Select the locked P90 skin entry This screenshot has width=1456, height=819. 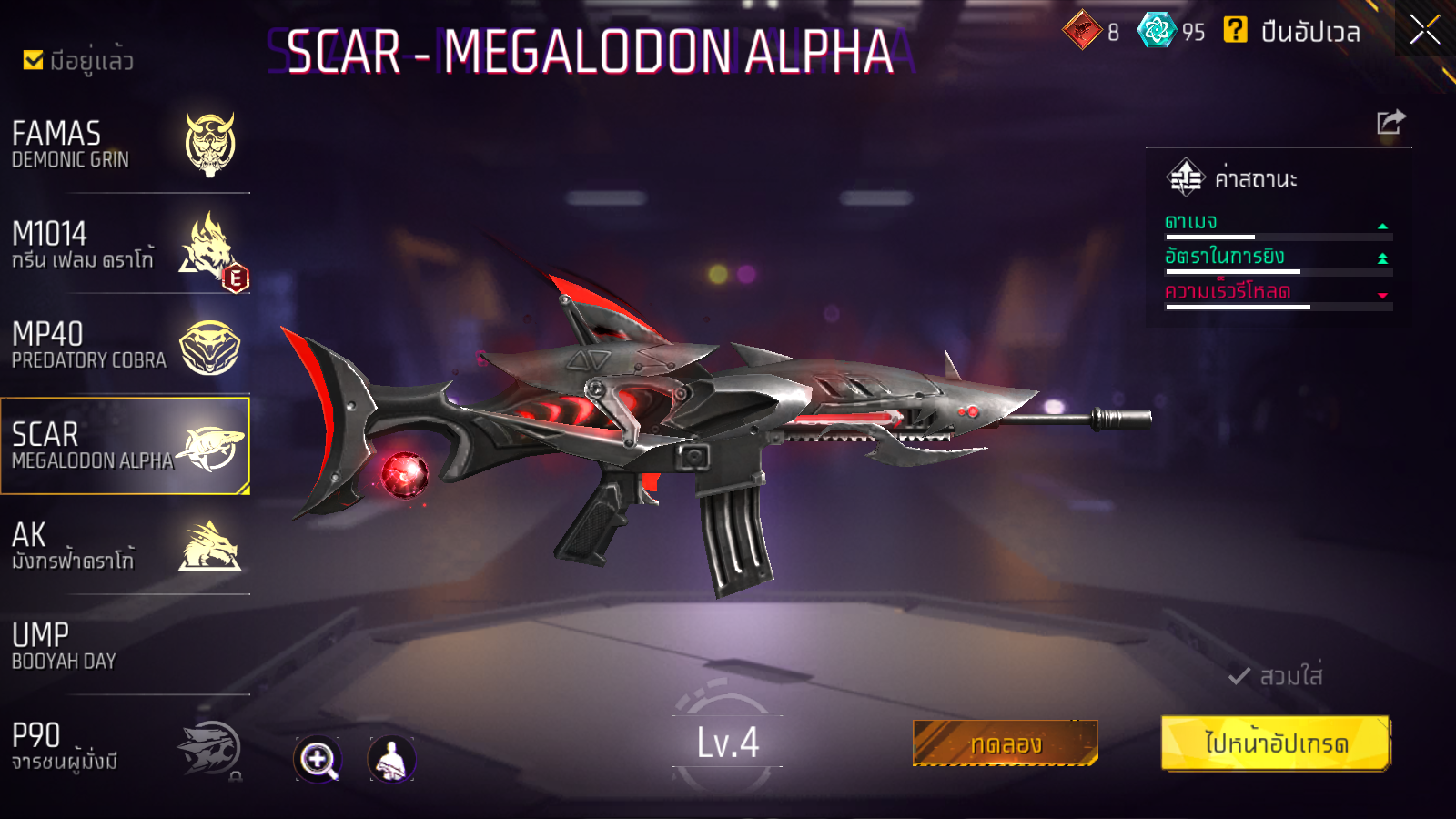click(125, 746)
